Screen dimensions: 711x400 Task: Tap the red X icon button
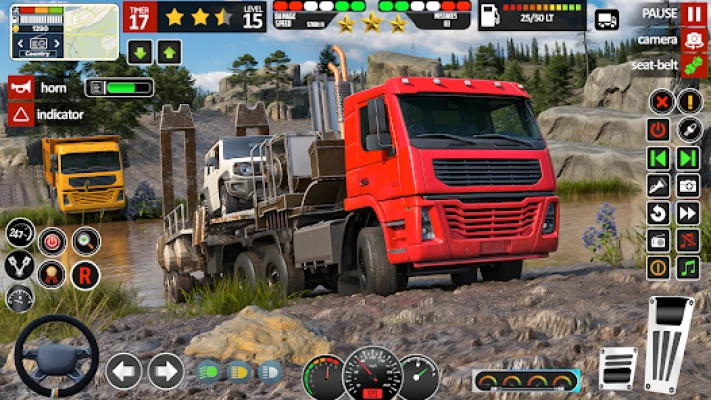coord(660,101)
